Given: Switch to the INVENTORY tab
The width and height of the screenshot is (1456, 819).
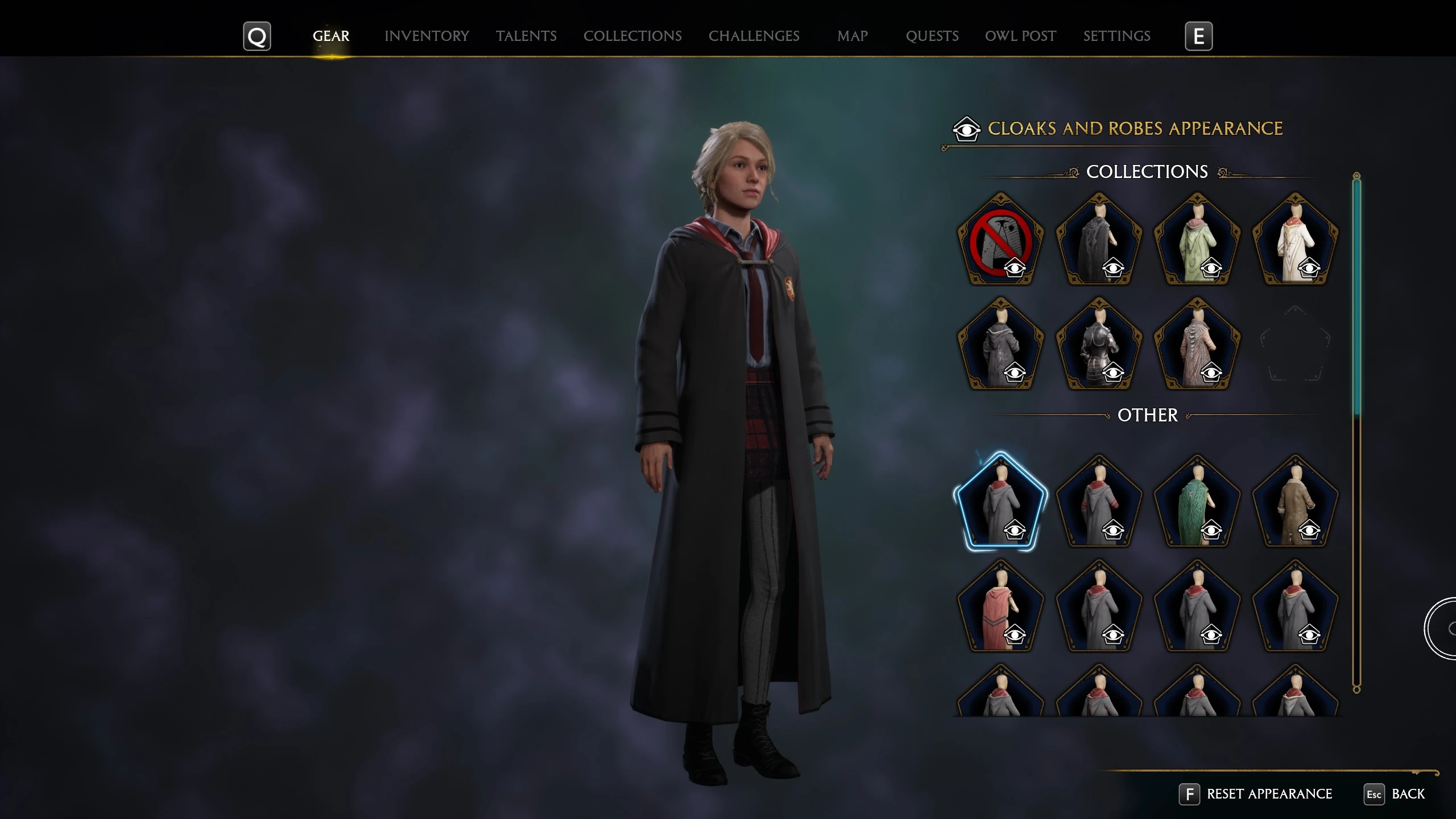Looking at the screenshot, I should coord(427,35).
